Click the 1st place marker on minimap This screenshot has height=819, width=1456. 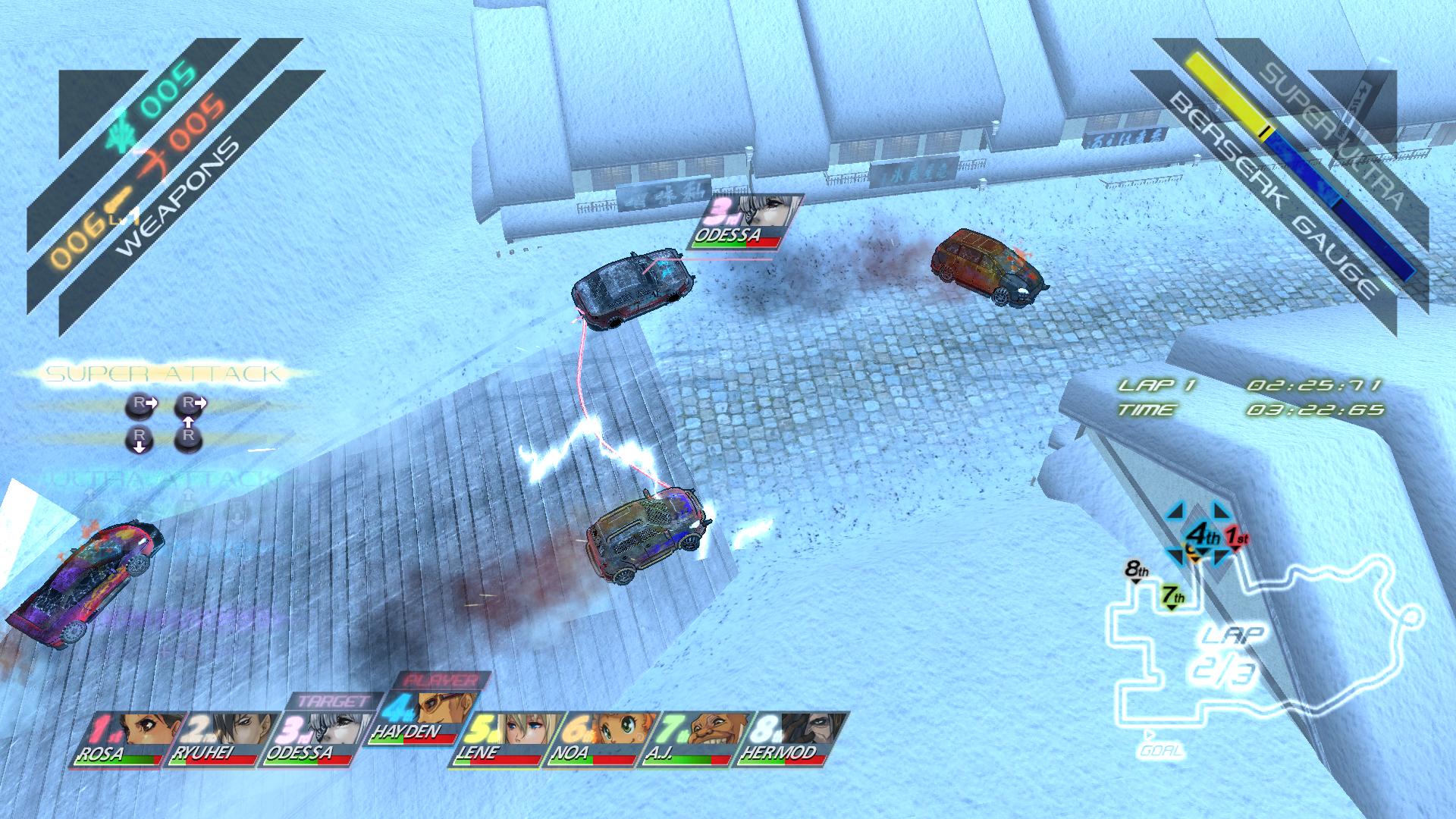[1238, 538]
